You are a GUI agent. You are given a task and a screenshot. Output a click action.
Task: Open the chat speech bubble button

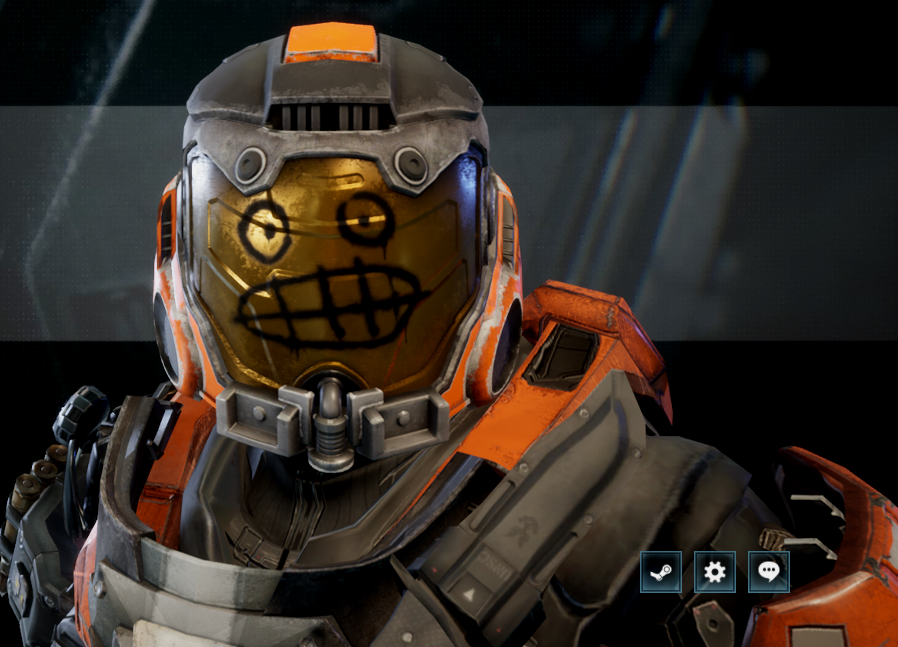tap(768, 572)
